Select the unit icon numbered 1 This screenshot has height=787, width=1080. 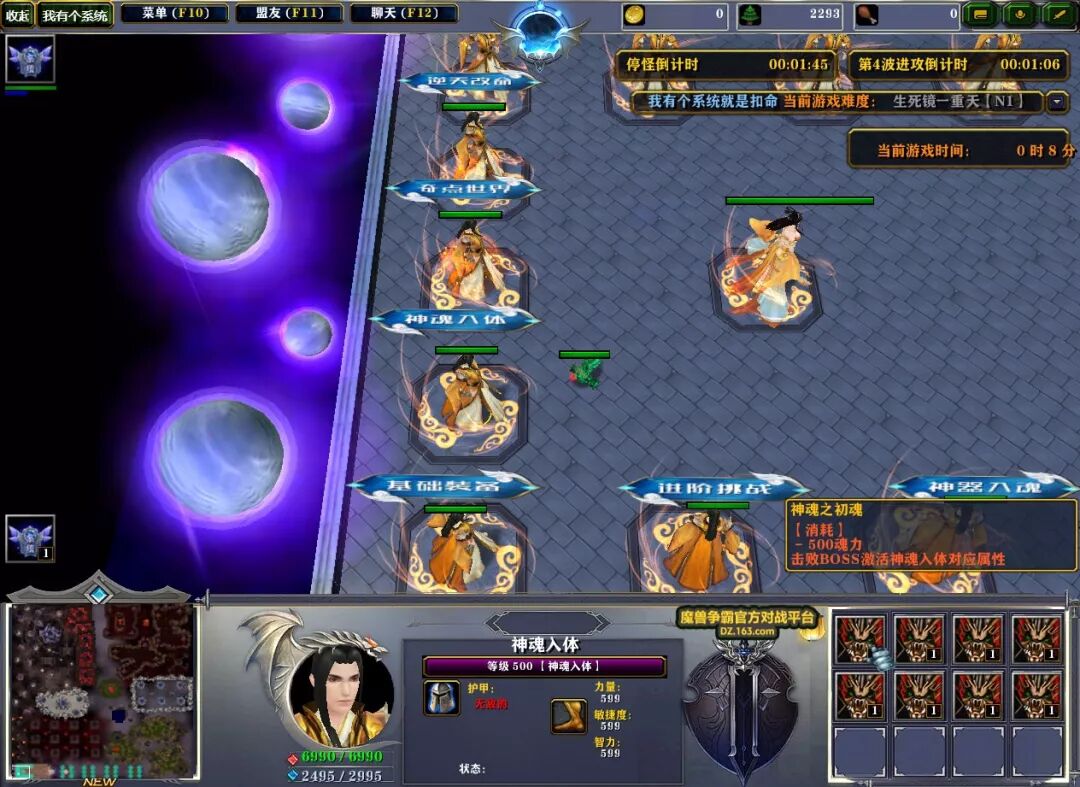pyautogui.click(x=29, y=538)
